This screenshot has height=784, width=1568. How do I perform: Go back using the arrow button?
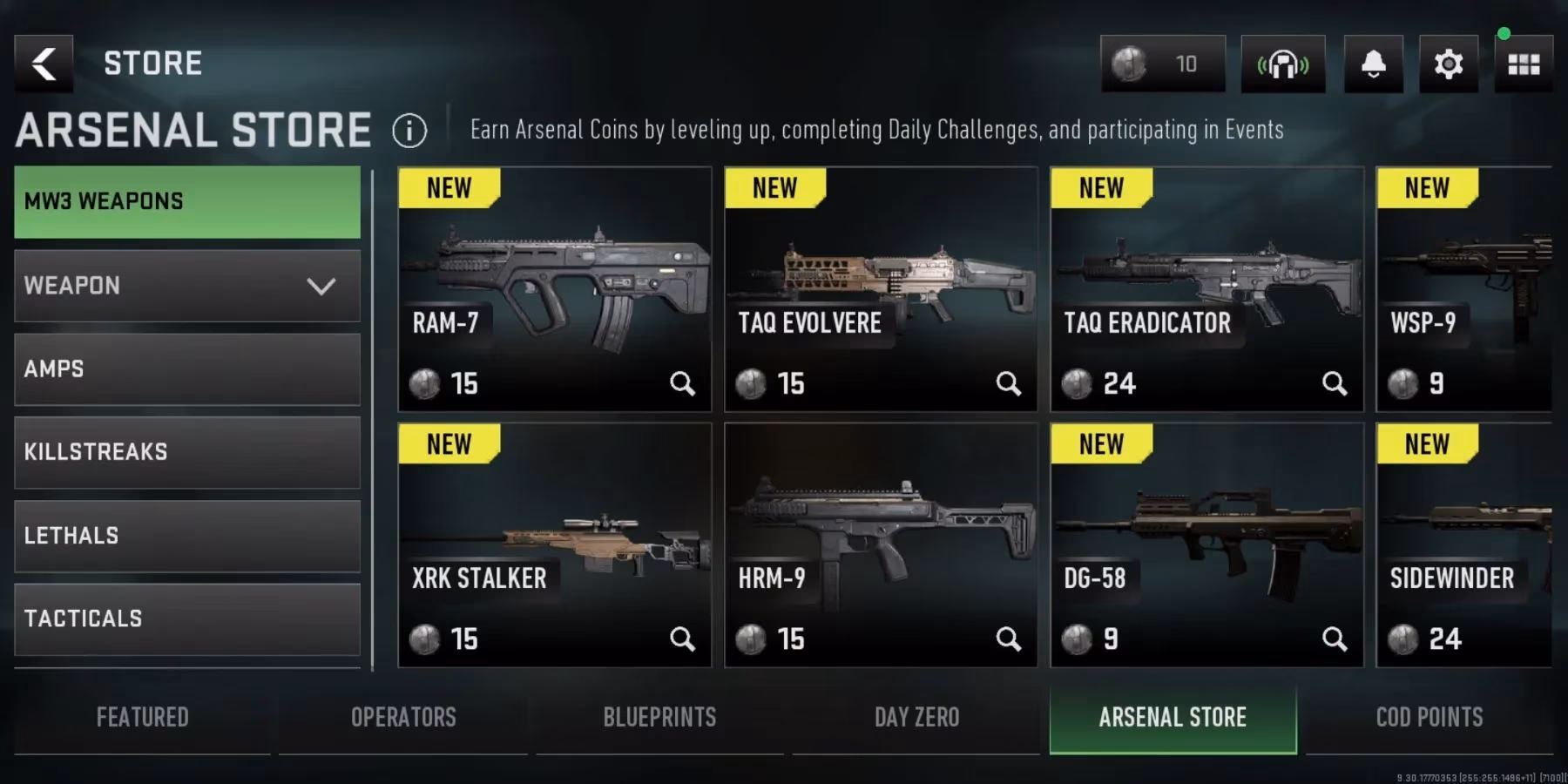[x=44, y=64]
